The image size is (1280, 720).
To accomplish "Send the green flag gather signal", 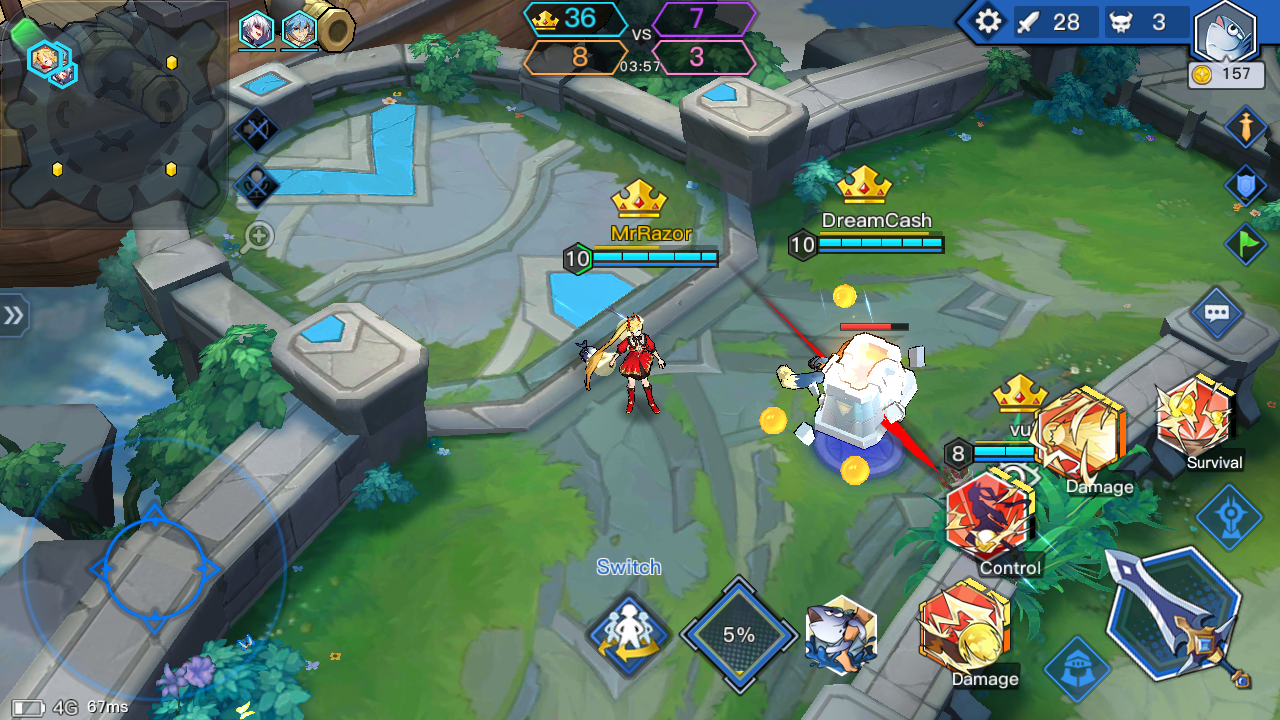I will [x=1246, y=244].
